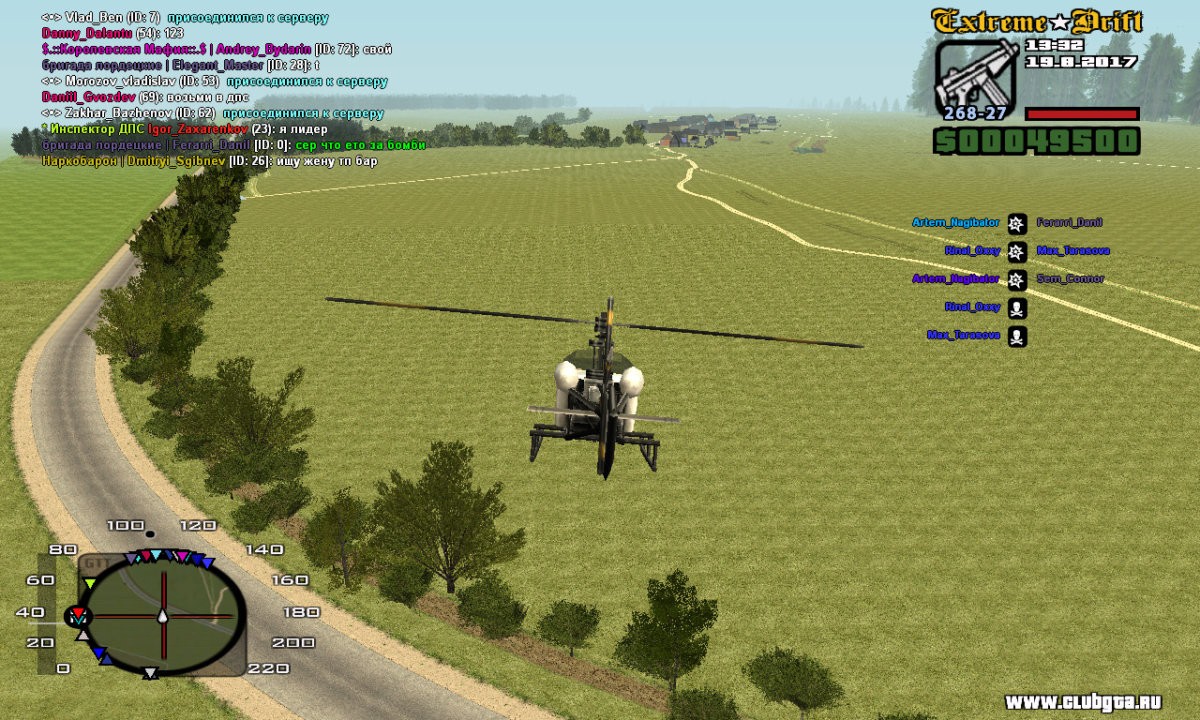Click Dmitryi_Sgibnev's chat line
Screen dimensions: 1200x720
tap(209, 161)
